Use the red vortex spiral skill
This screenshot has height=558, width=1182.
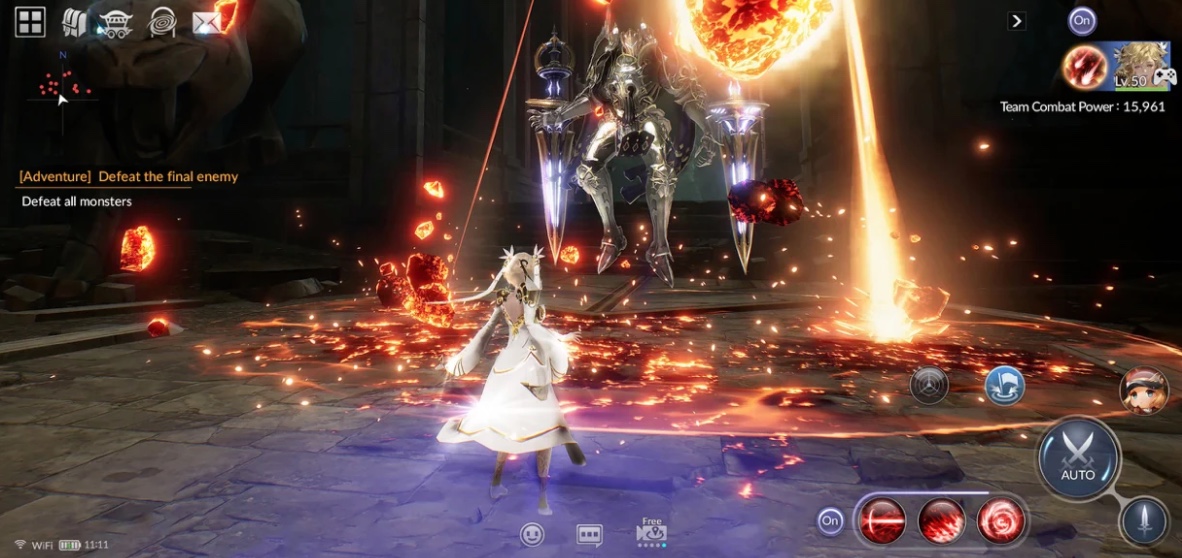1000,520
